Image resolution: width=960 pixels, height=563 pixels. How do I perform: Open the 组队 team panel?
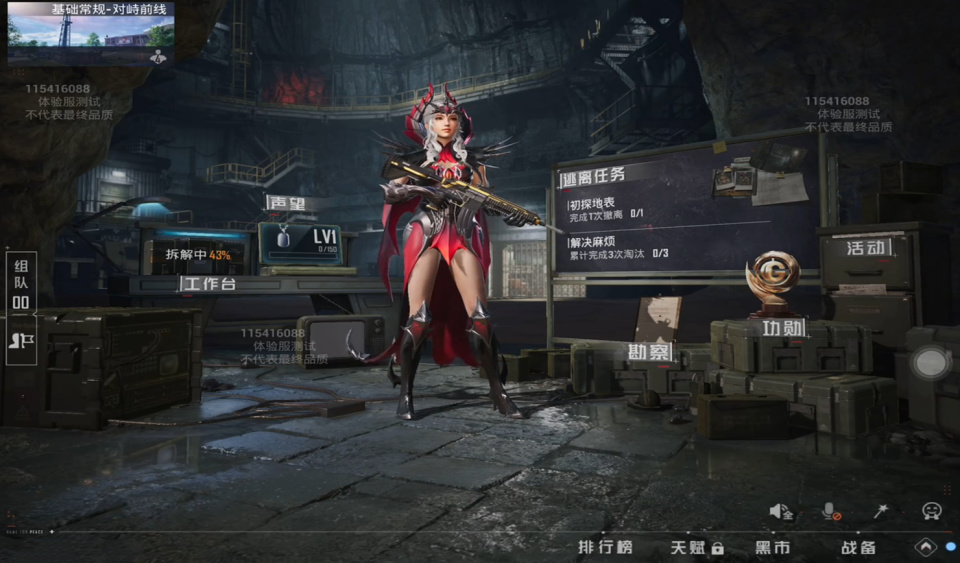(x=21, y=283)
